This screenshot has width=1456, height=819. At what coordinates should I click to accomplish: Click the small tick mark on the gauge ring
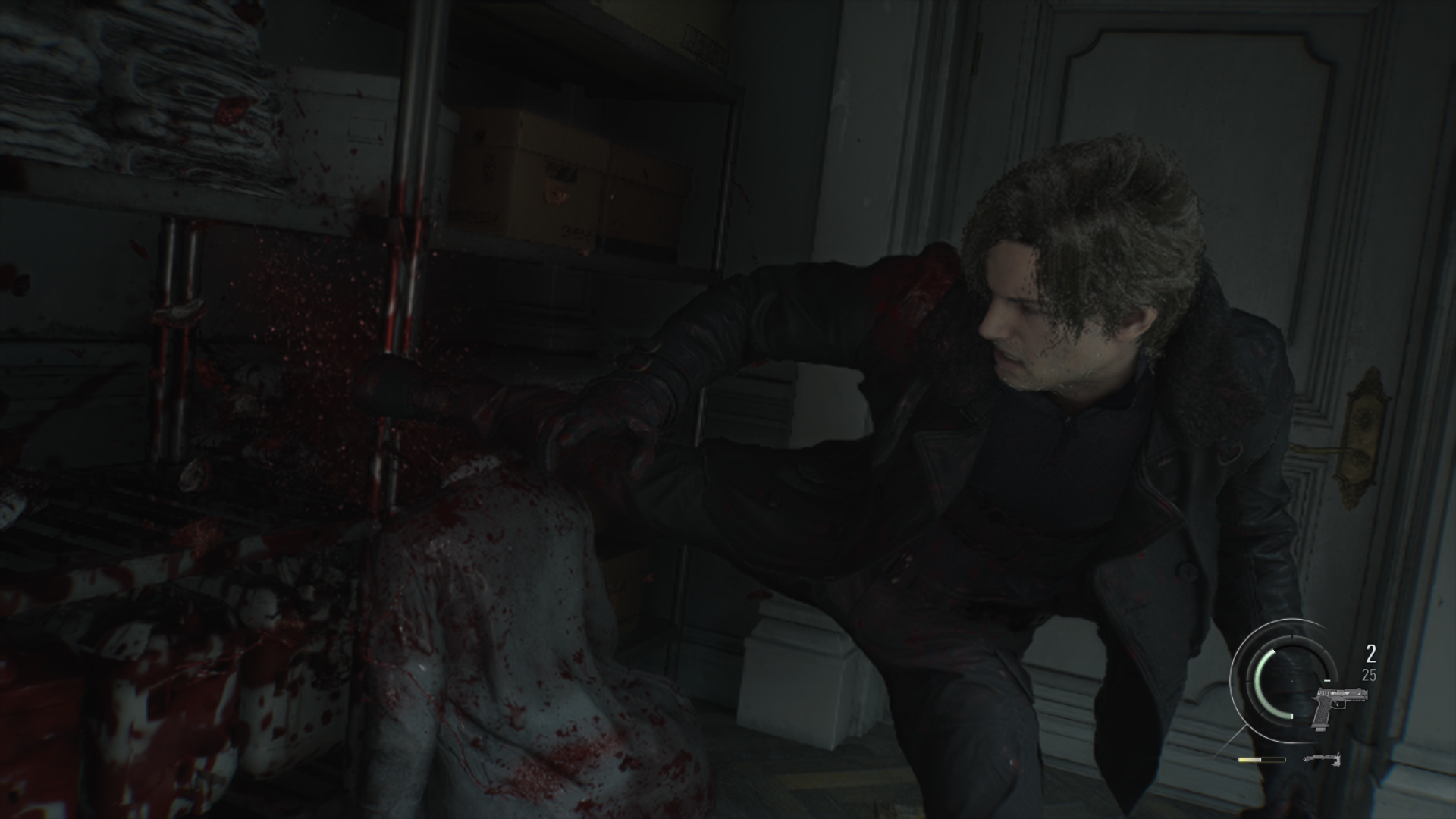coord(1327,680)
